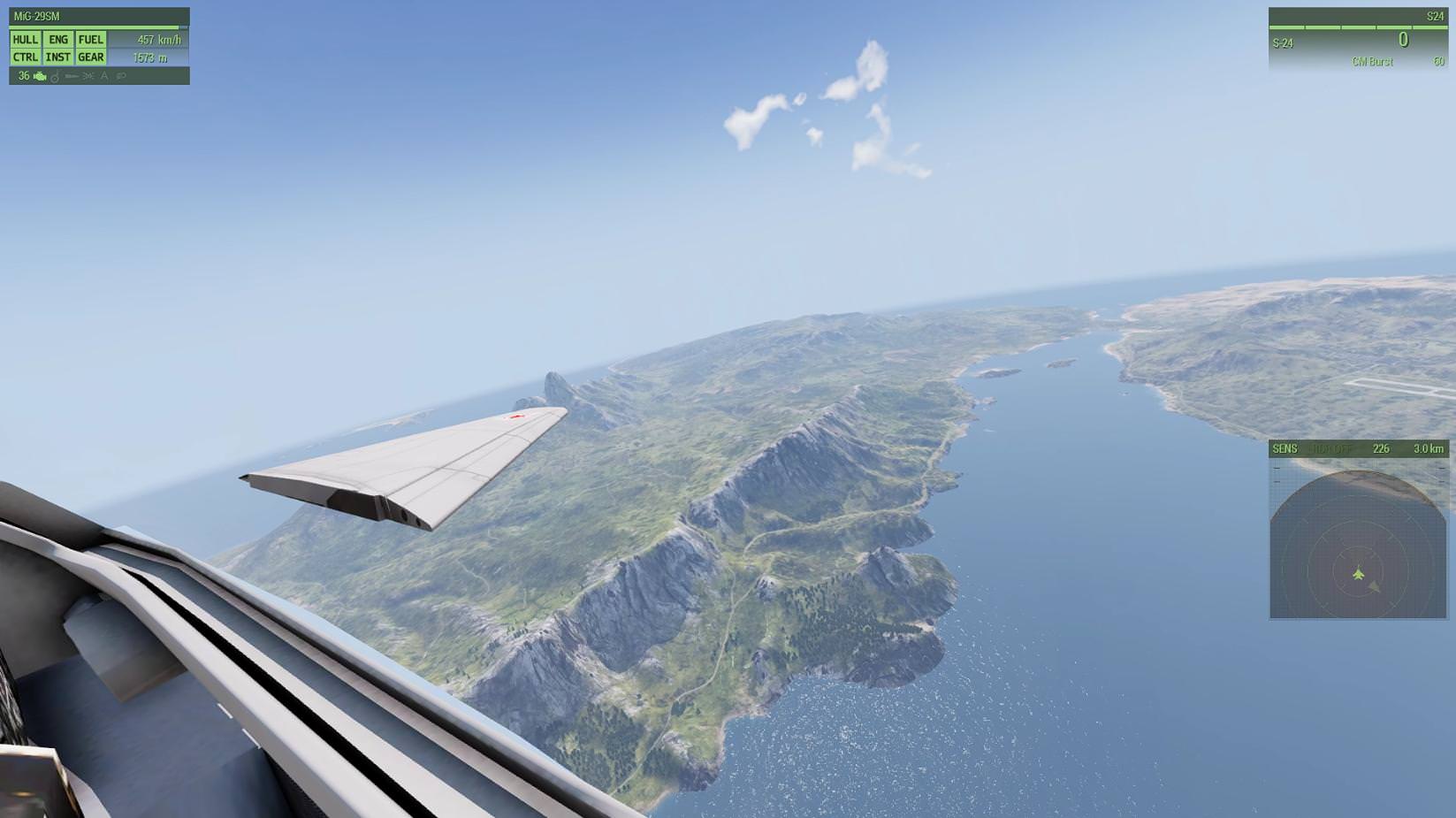Click the CTRL status indicator
This screenshot has height=818, width=1456.
[25, 57]
